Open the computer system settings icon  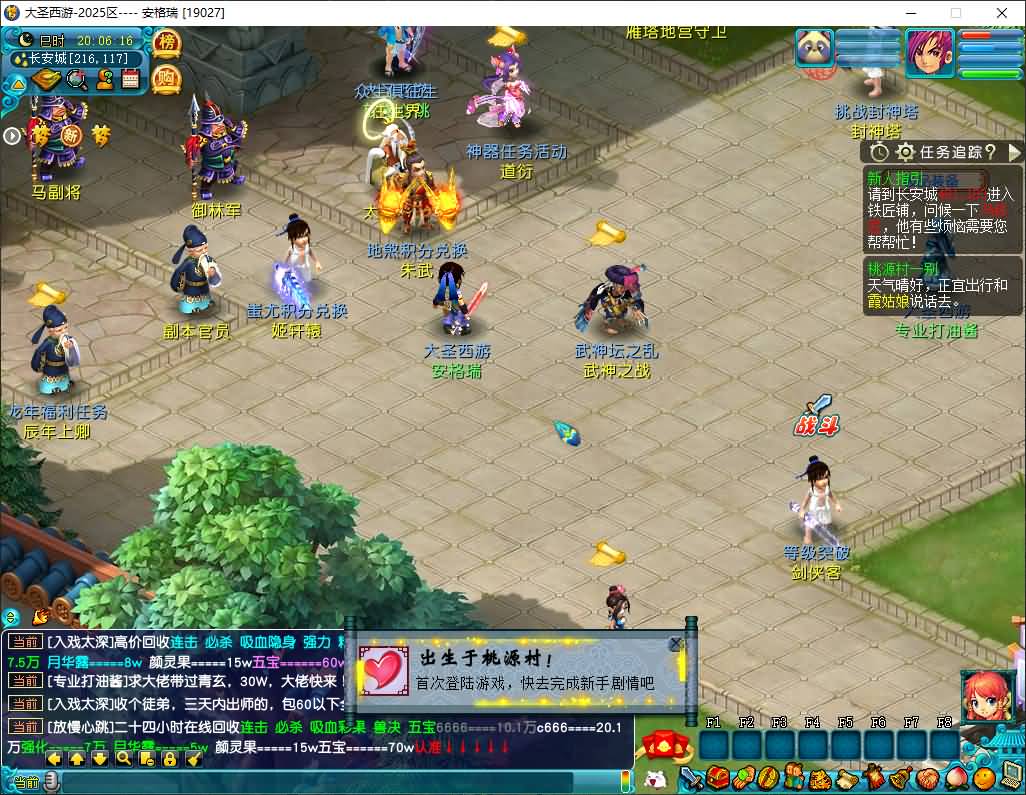(1011, 775)
